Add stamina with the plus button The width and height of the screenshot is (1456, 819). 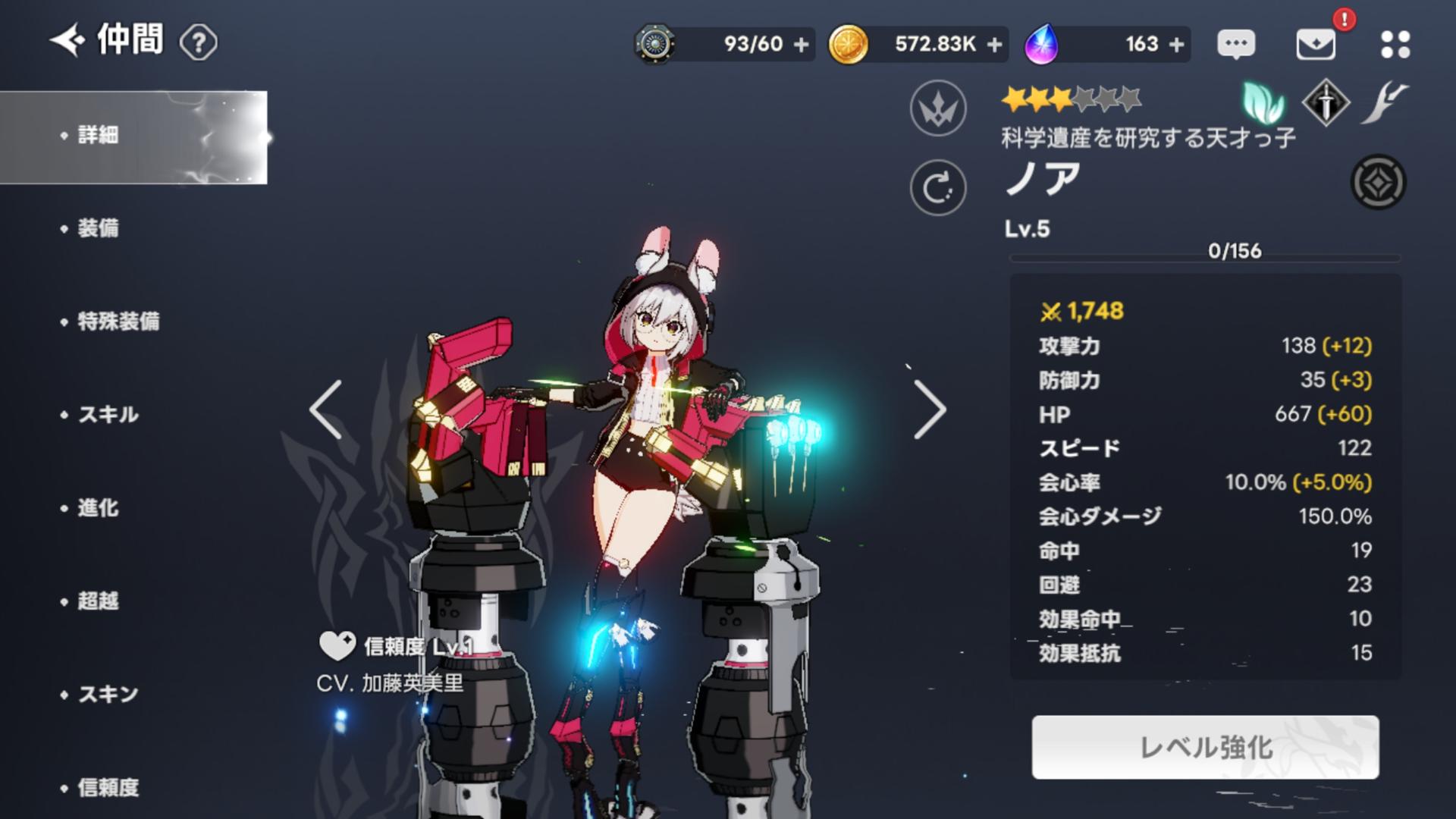click(x=801, y=45)
